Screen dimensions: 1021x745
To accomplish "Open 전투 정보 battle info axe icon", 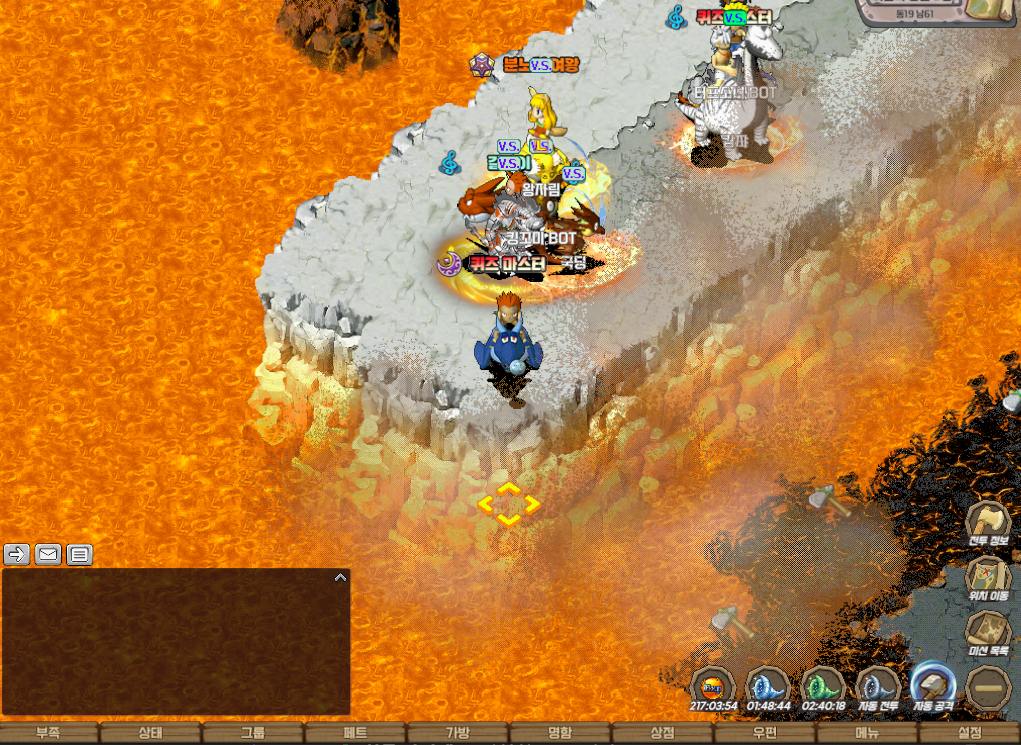I will click(x=988, y=524).
